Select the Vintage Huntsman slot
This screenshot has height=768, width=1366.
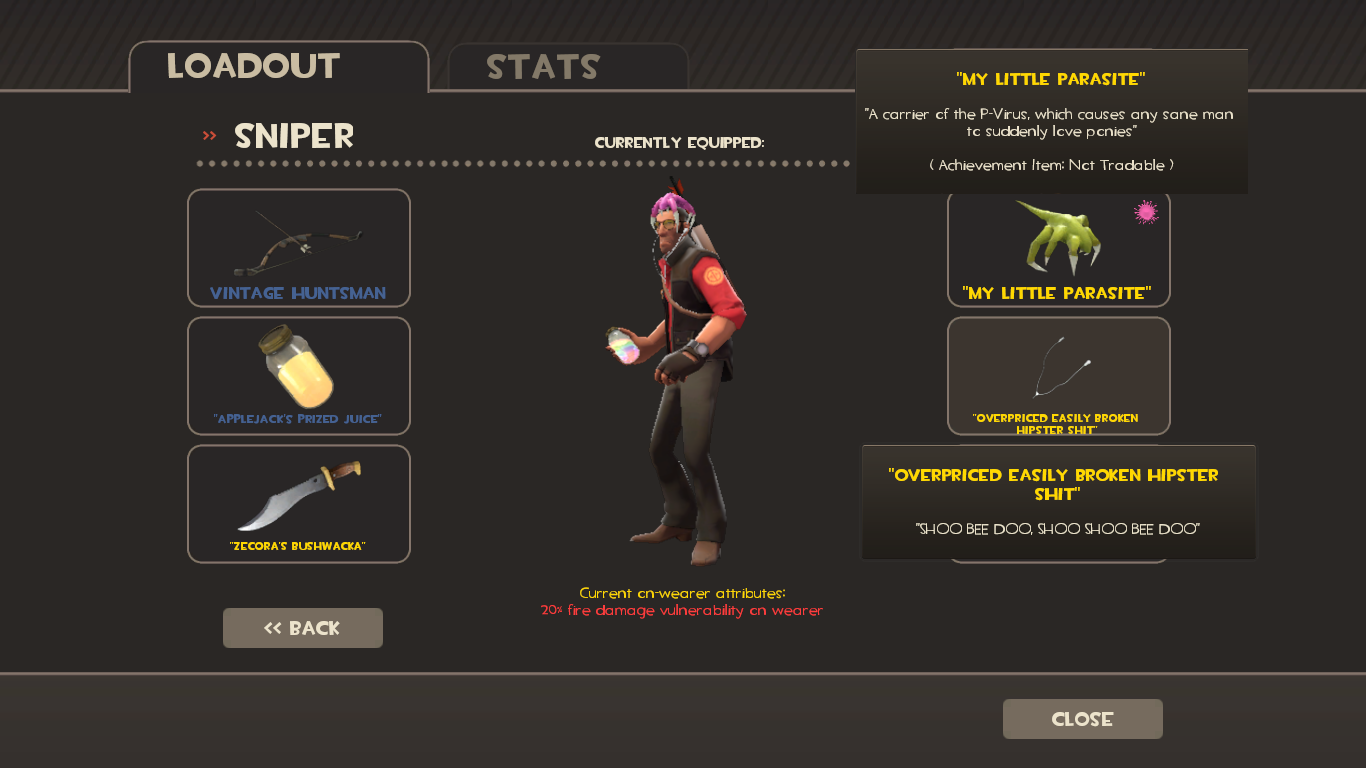coord(298,248)
